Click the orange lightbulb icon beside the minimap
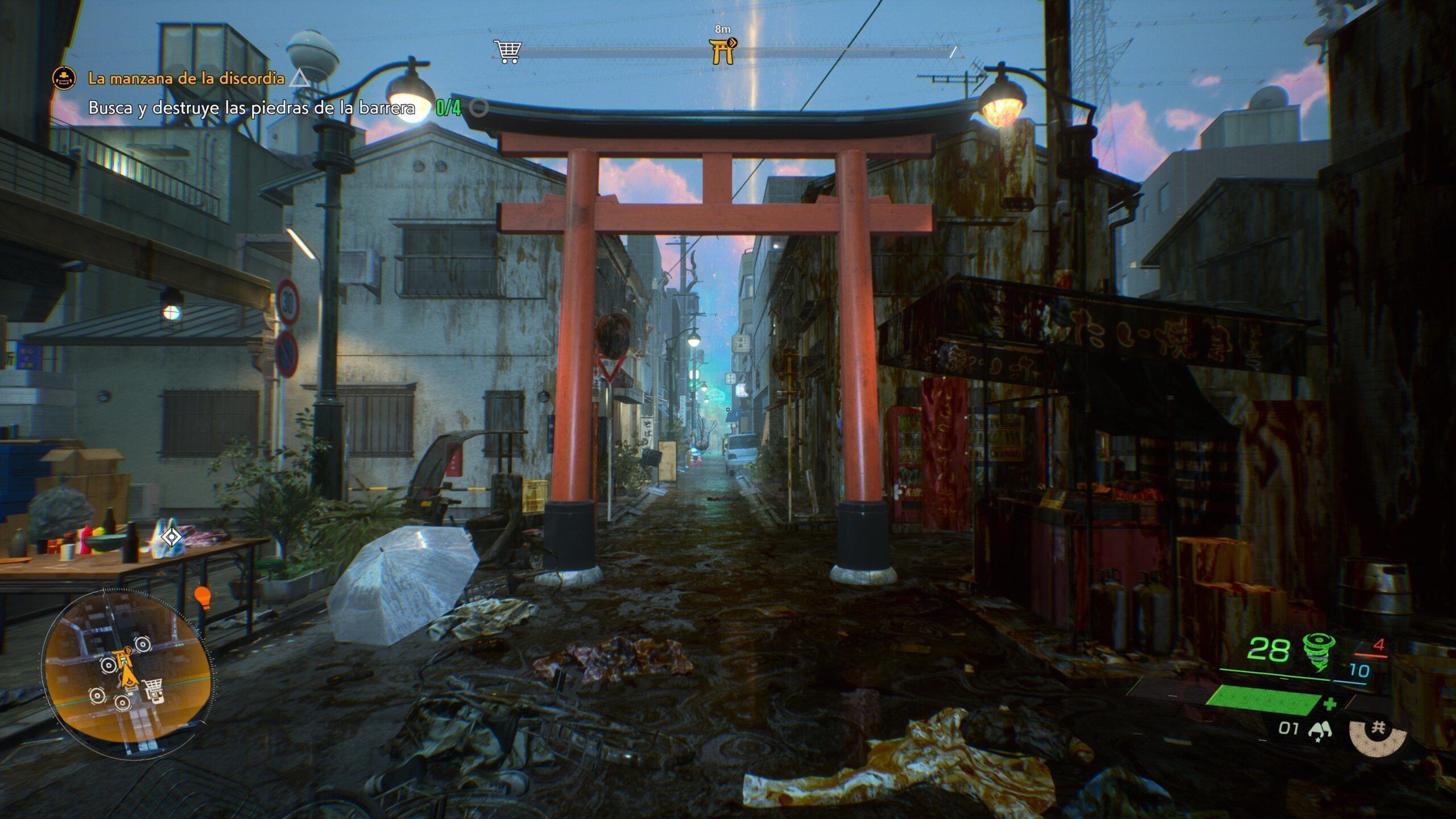1456x819 pixels. click(x=202, y=596)
